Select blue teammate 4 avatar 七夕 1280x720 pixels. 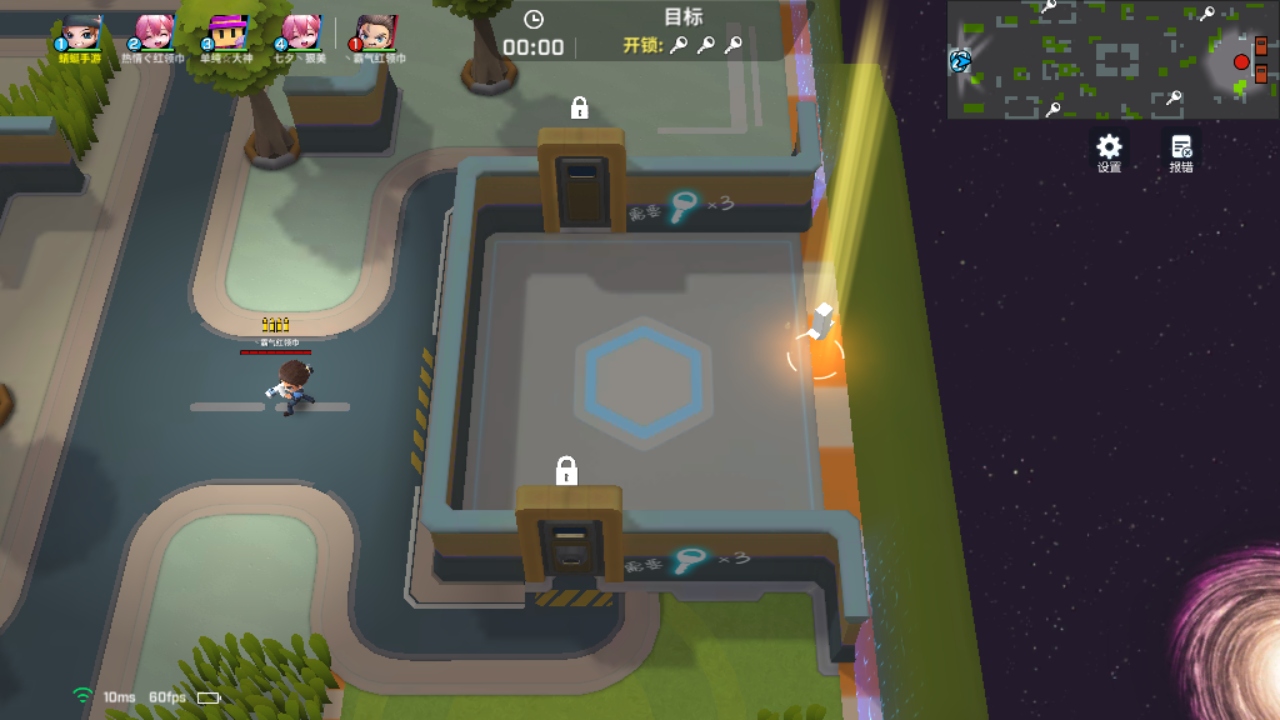click(300, 34)
